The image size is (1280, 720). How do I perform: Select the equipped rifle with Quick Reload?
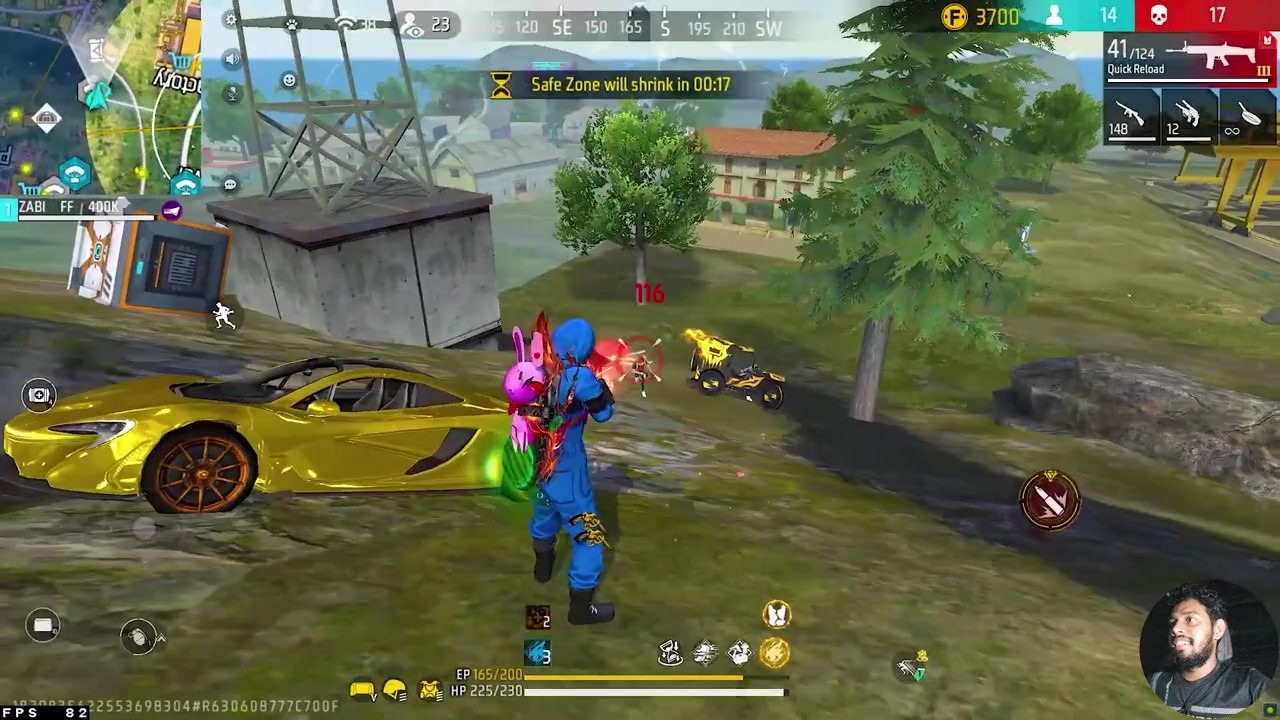1190,58
